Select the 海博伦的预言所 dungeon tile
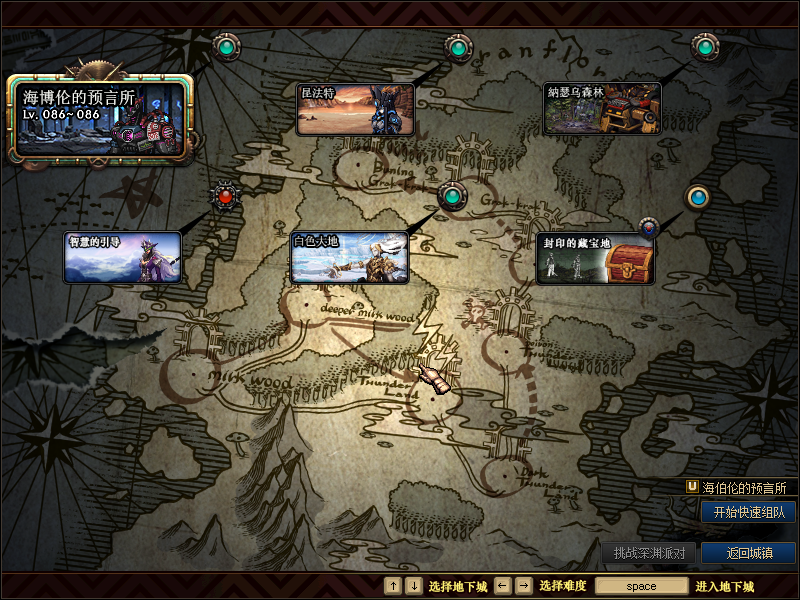The width and height of the screenshot is (800, 600). coord(101,120)
